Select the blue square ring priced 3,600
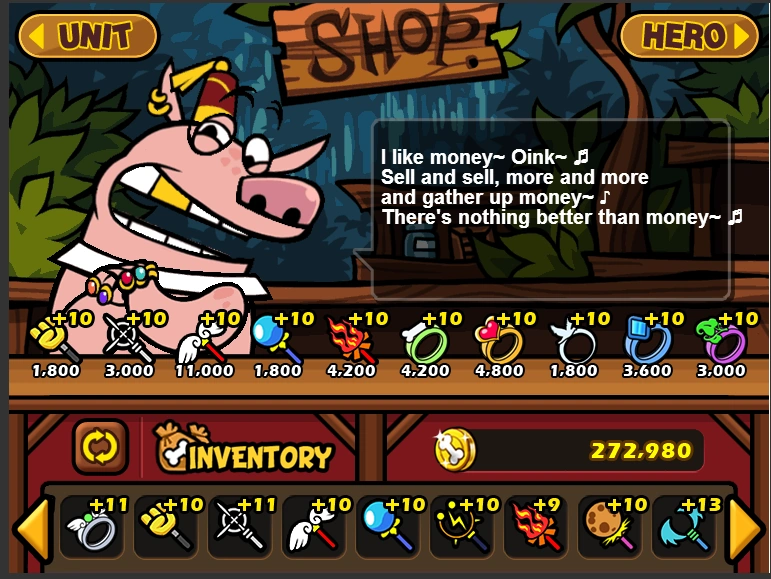Screen dimensions: 771x579 [x=648, y=340]
